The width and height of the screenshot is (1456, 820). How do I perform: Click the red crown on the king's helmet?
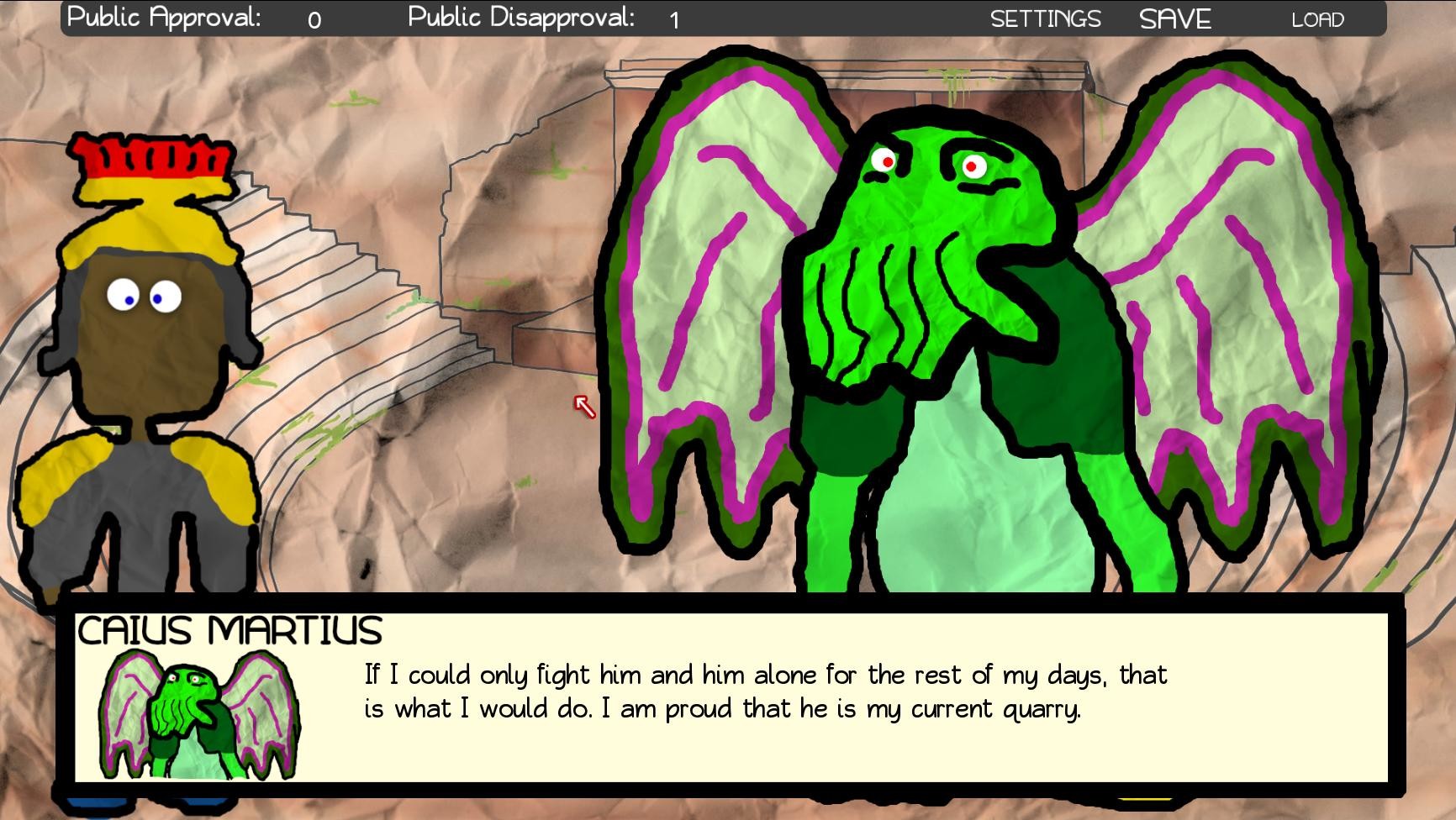click(x=147, y=160)
